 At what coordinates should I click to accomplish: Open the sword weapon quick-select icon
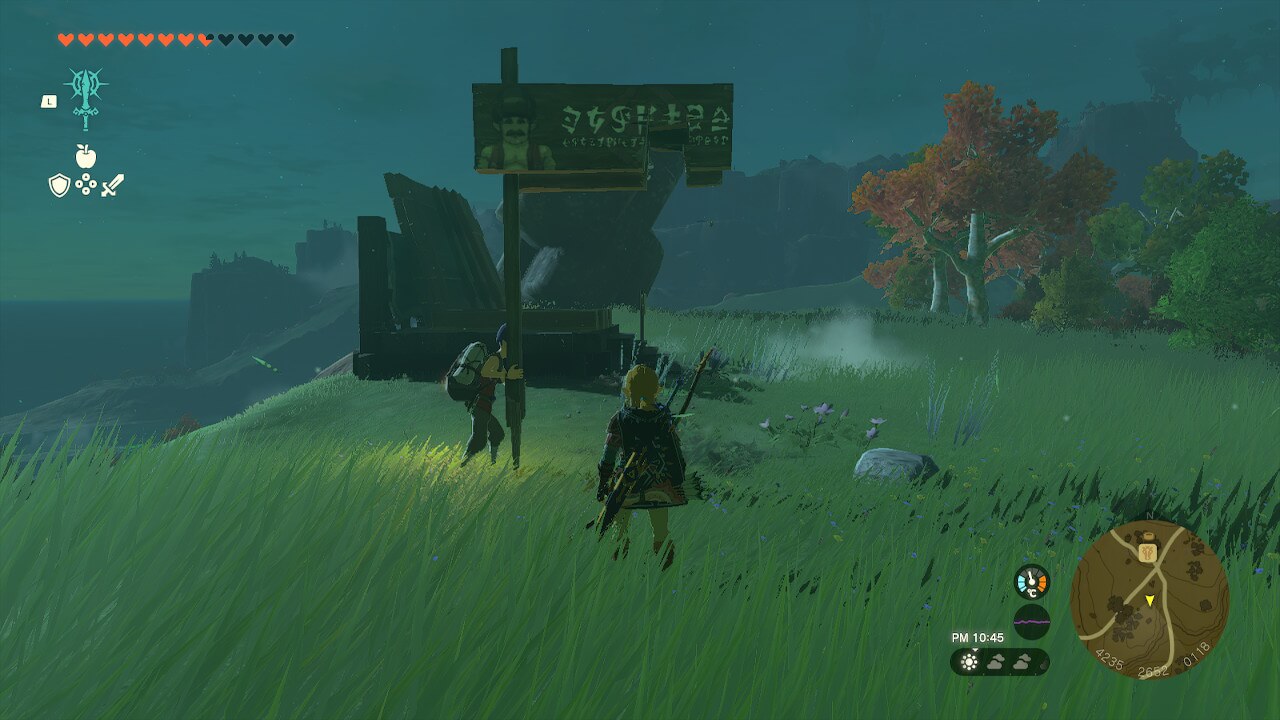coord(113,185)
